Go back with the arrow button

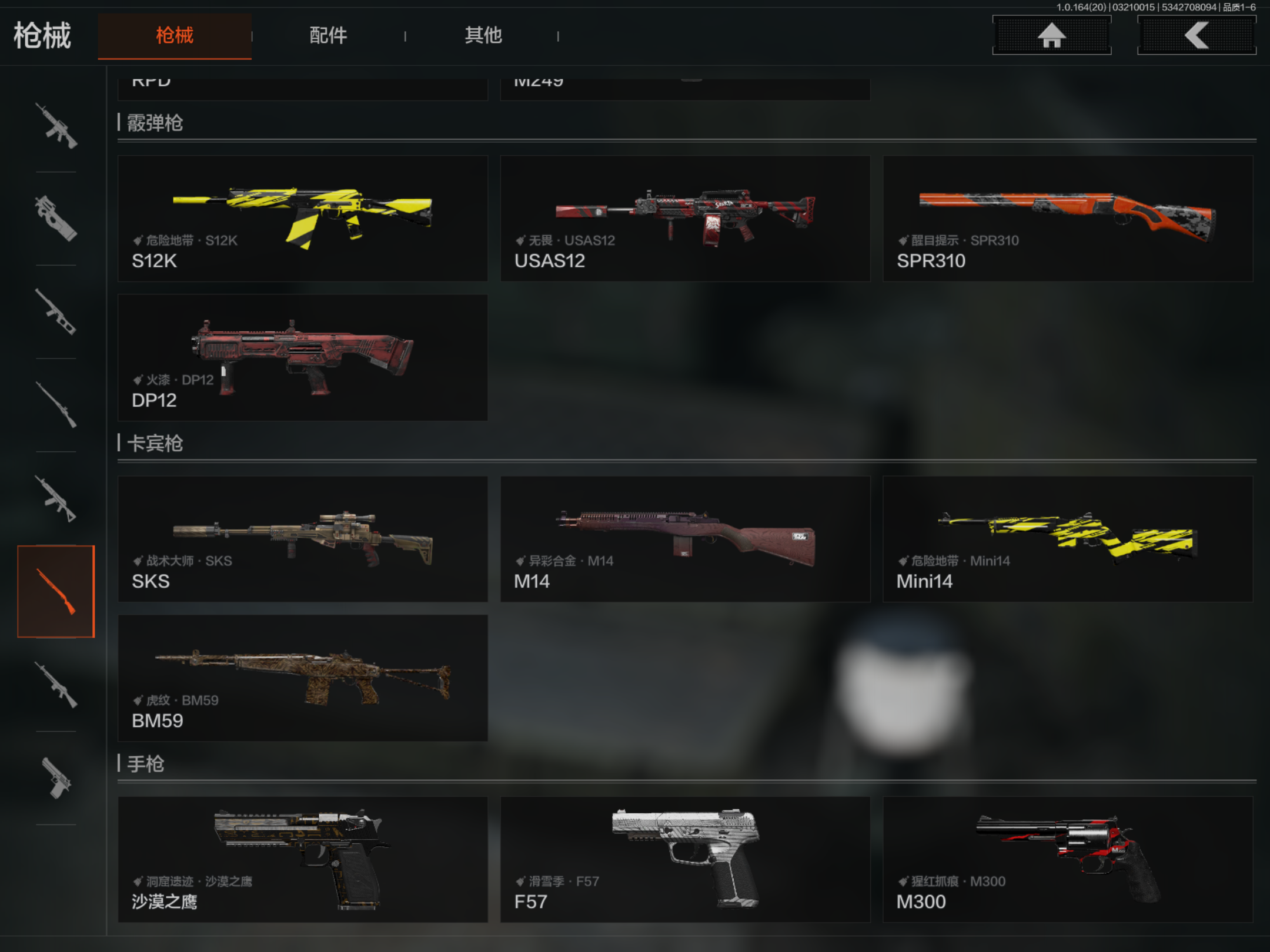tap(1197, 35)
